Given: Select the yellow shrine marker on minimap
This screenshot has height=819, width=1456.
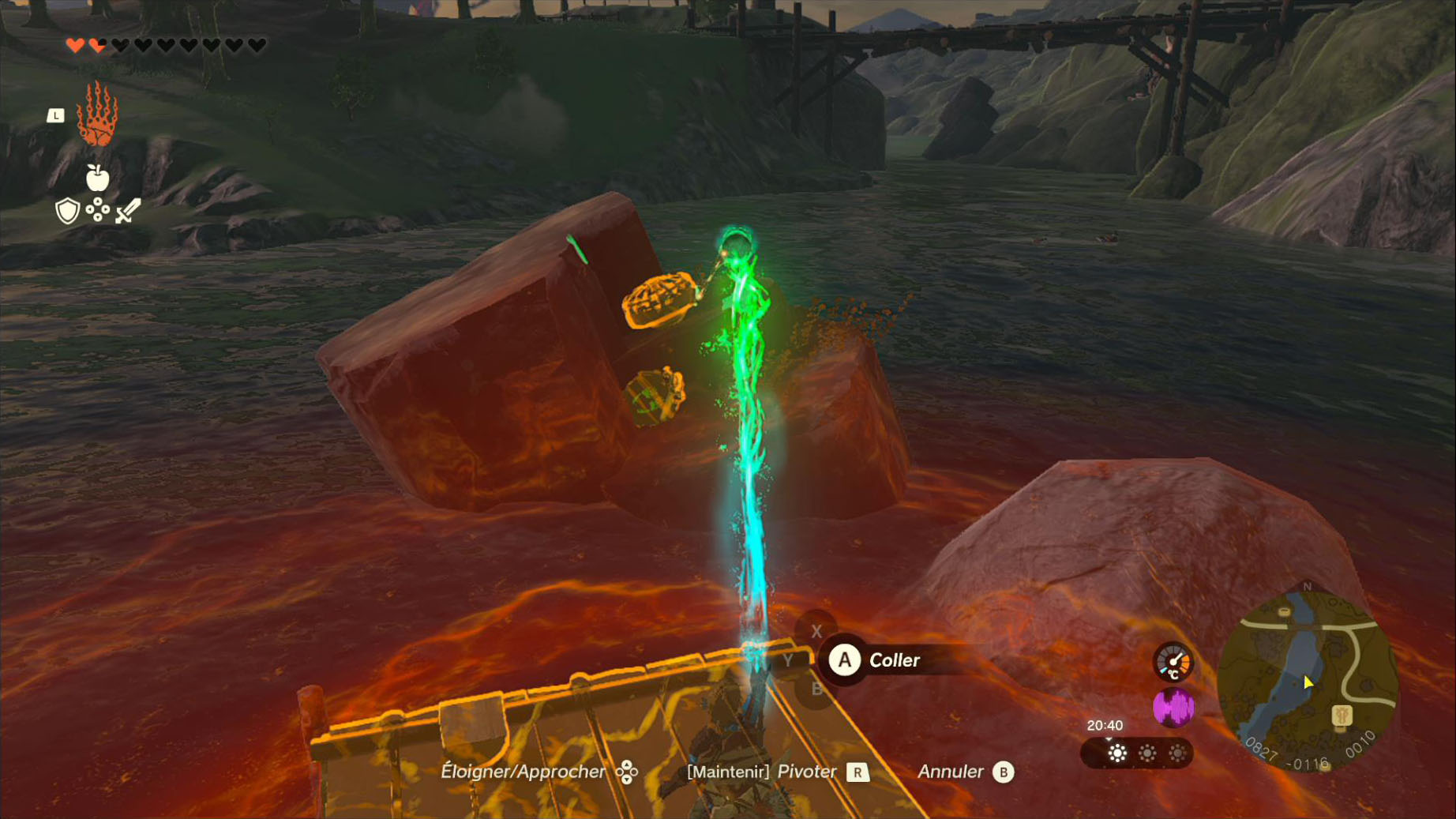Looking at the screenshot, I should [x=1342, y=716].
